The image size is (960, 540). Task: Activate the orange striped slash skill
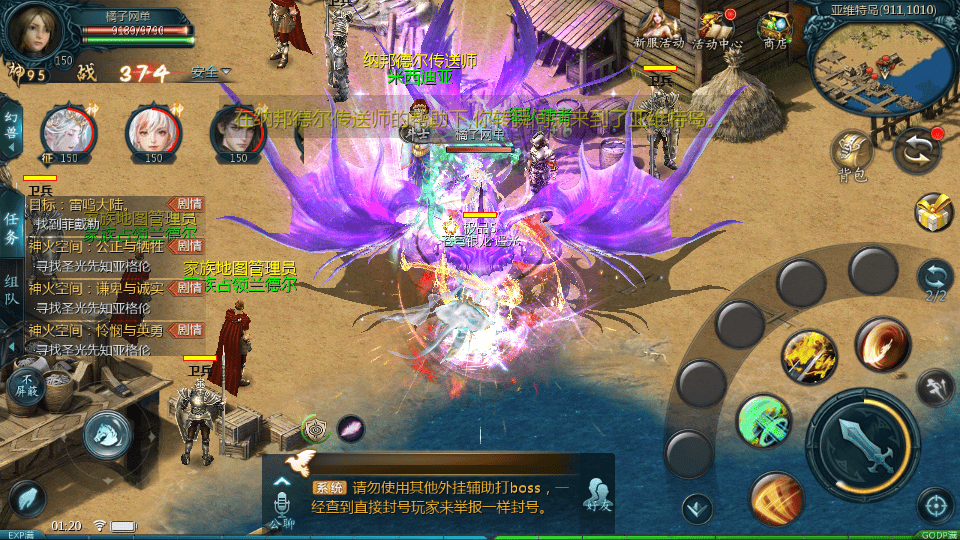(776, 499)
